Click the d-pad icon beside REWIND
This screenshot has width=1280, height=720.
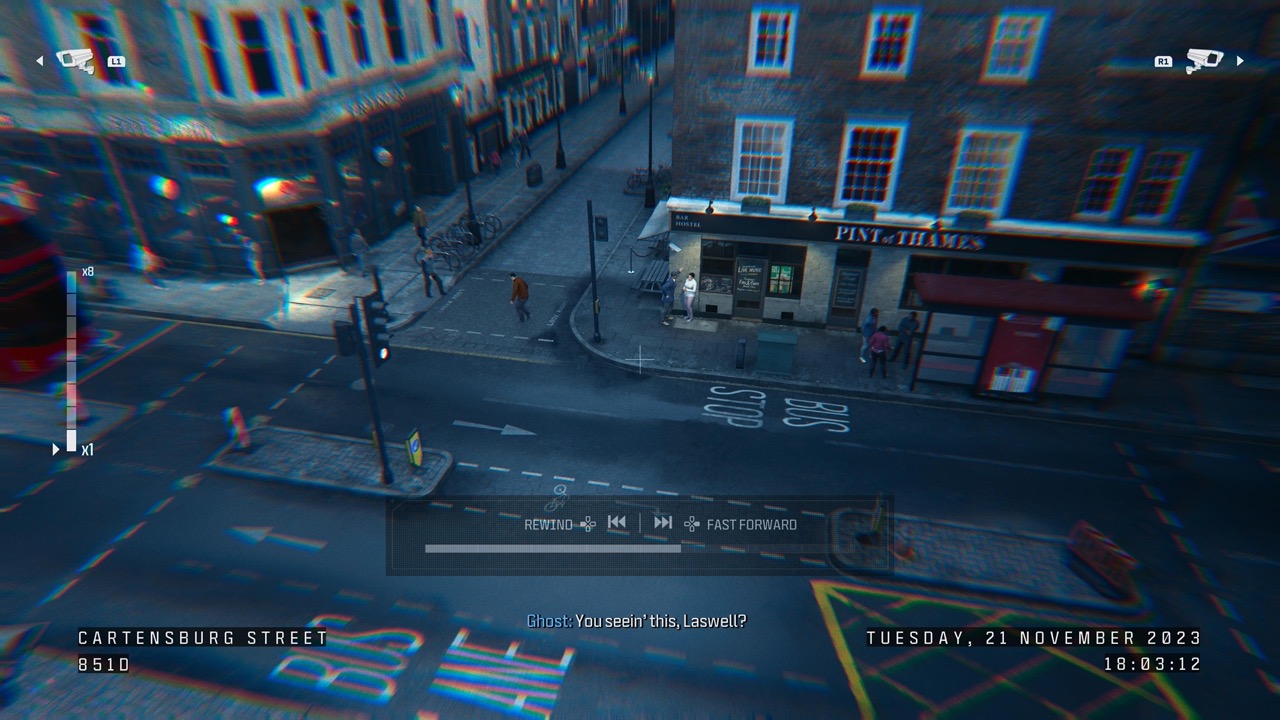pyautogui.click(x=587, y=523)
